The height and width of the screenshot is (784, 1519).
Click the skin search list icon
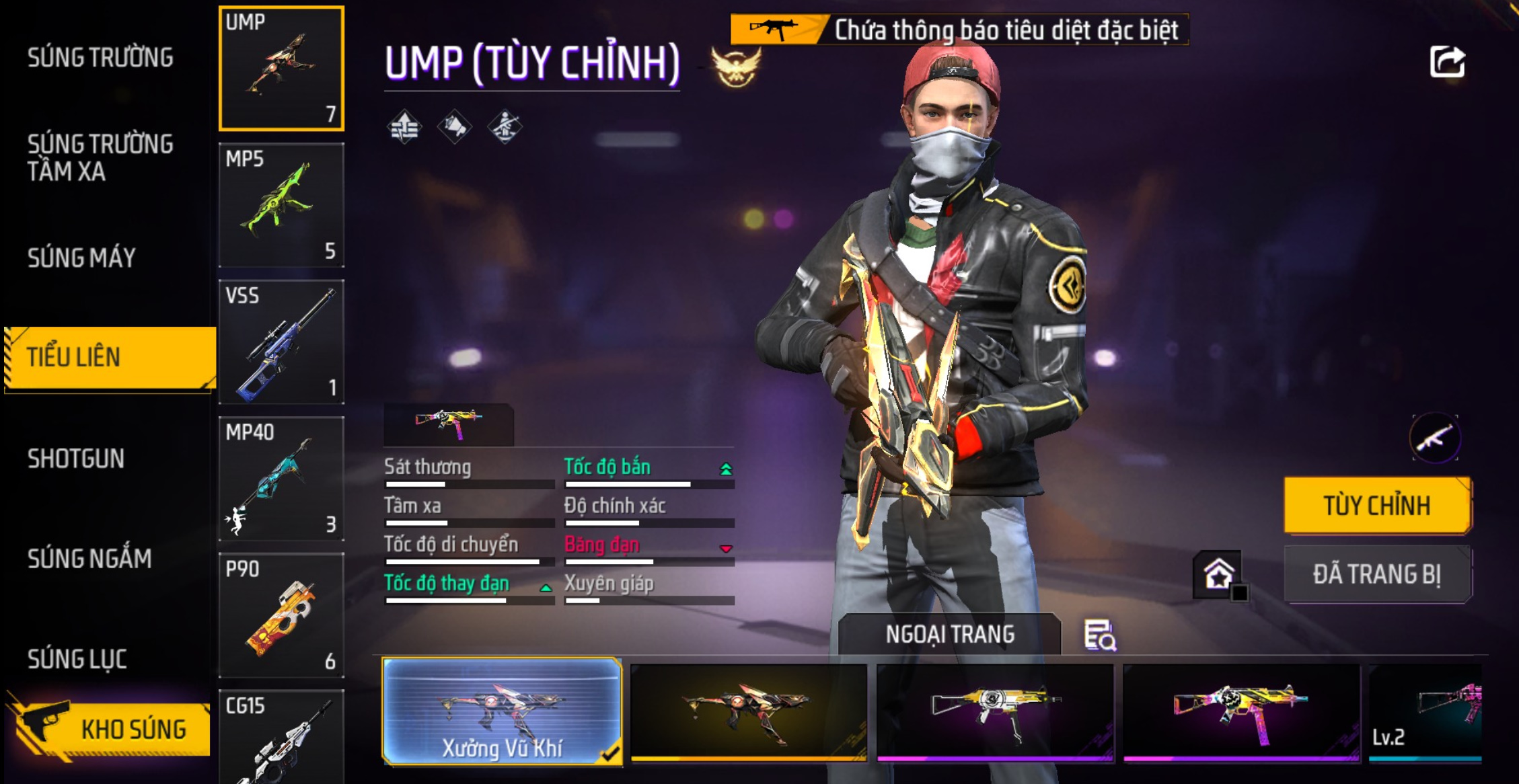click(1100, 635)
